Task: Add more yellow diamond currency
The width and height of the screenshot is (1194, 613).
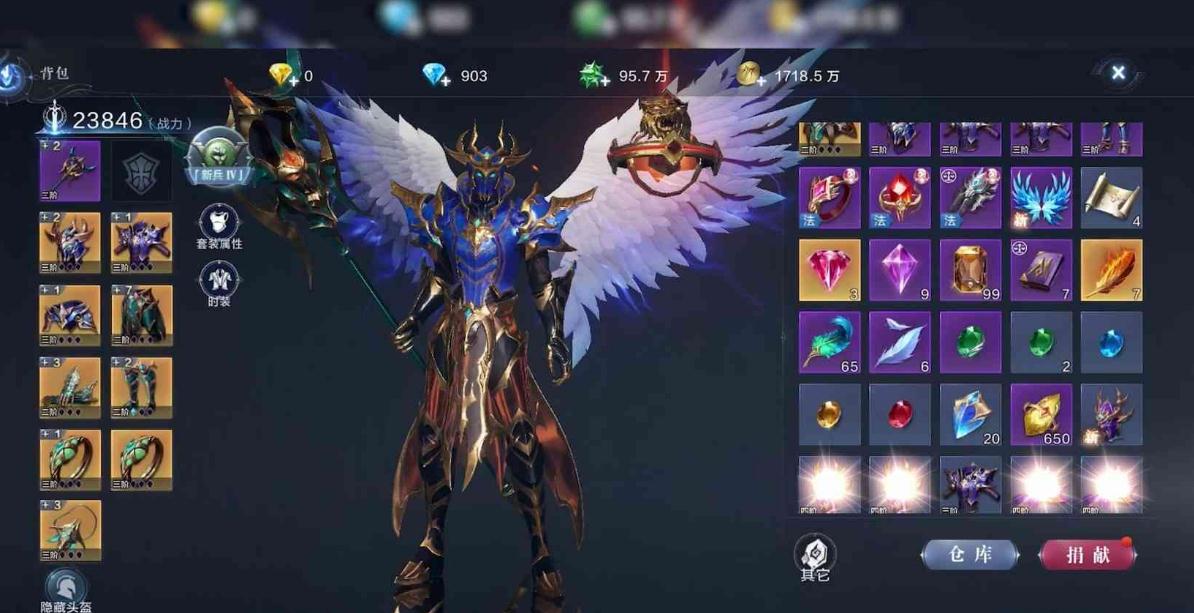Action: point(283,76)
